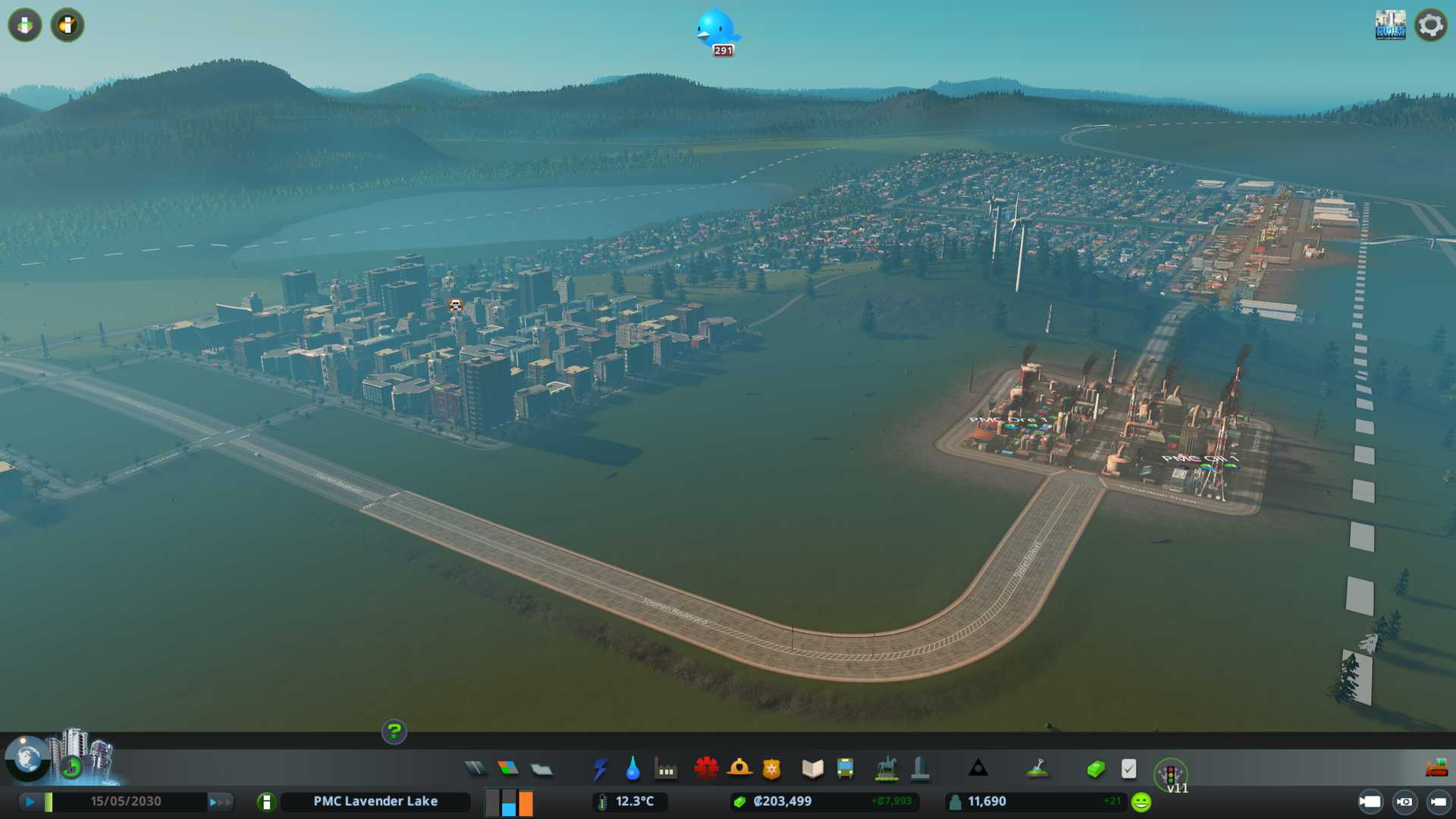
Task: Open the Police badge menu
Action: tap(771, 769)
